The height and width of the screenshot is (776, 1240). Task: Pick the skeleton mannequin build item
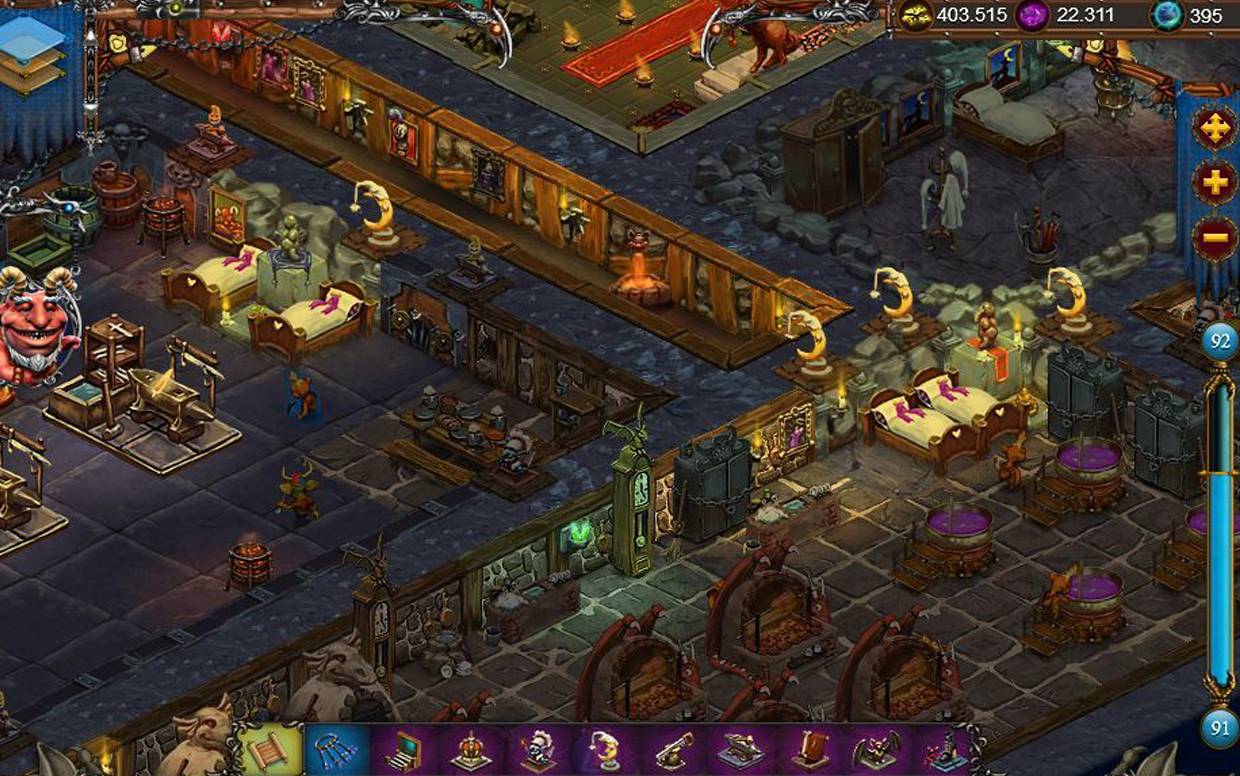[x=538, y=750]
